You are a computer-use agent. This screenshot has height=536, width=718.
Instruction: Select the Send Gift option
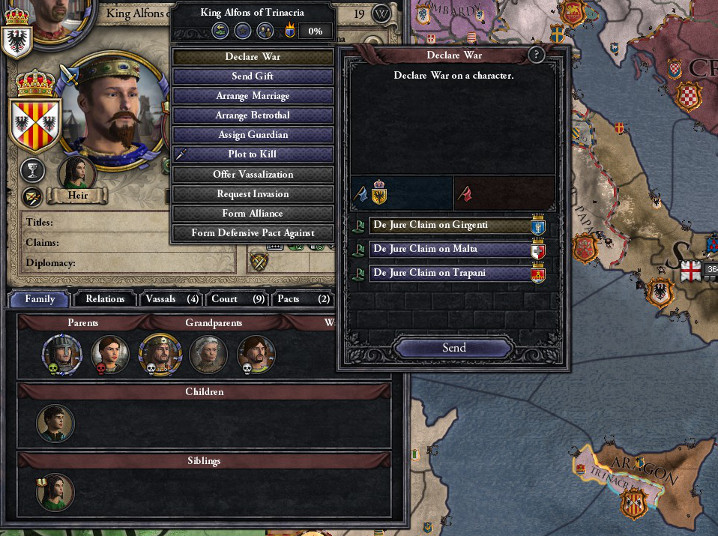click(253, 76)
